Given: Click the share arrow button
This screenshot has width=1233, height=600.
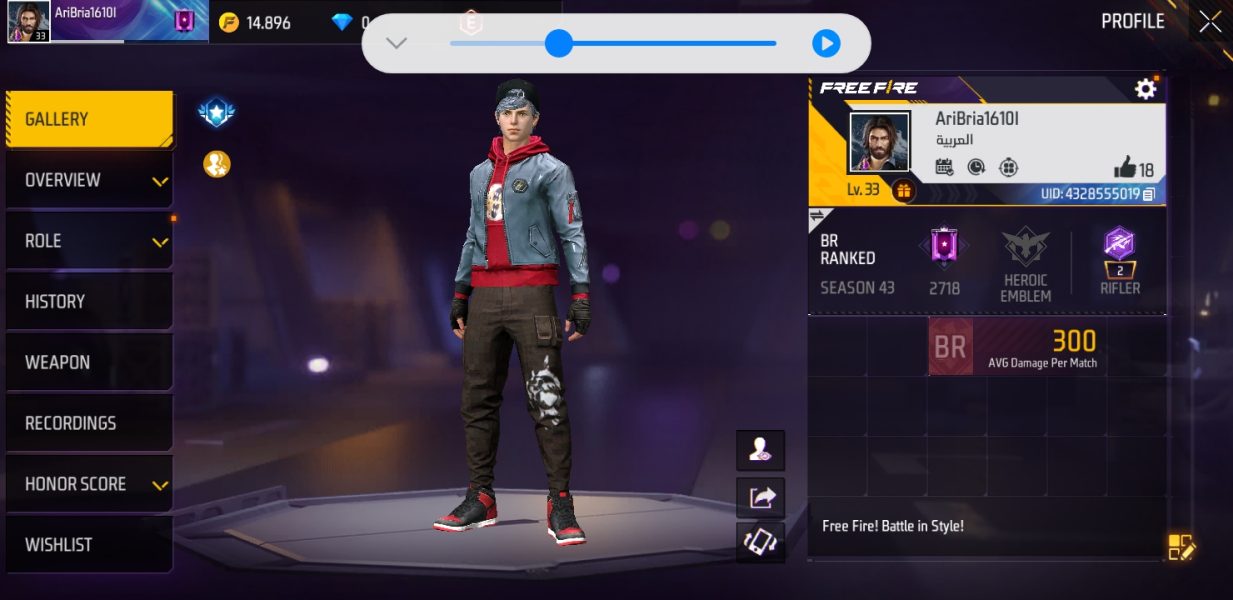Looking at the screenshot, I should pos(761,497).
